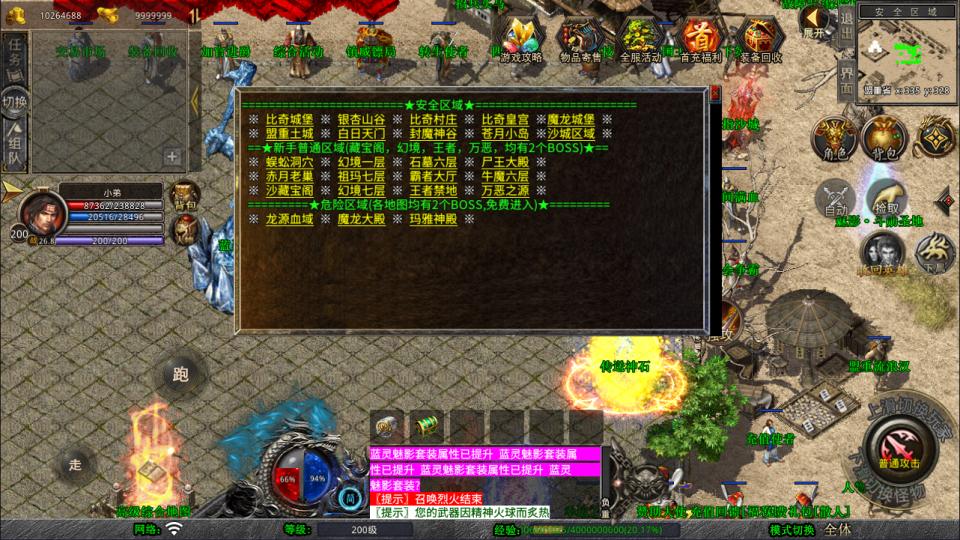Open the round 背包 bag button beside 角色
The width and height of the screenshot is (960, 540).
click(x=883, y=139)
